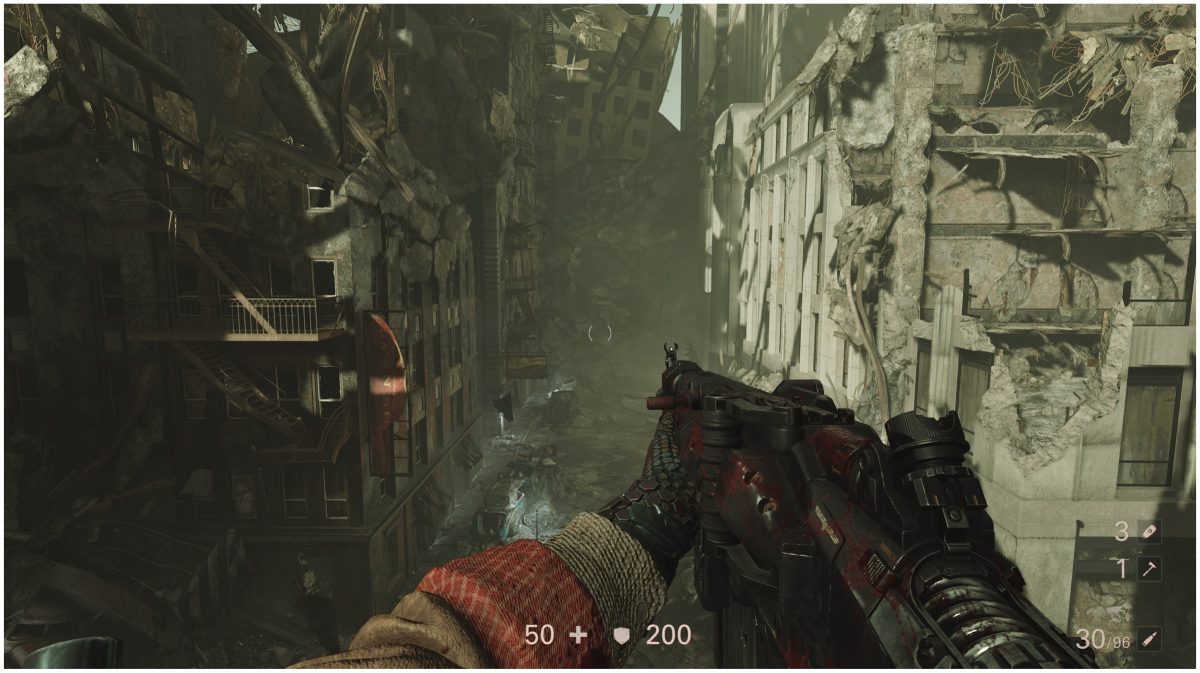Click the hatchet icon
This screenshot has height=673, width=1200.
pos(1150,569)
